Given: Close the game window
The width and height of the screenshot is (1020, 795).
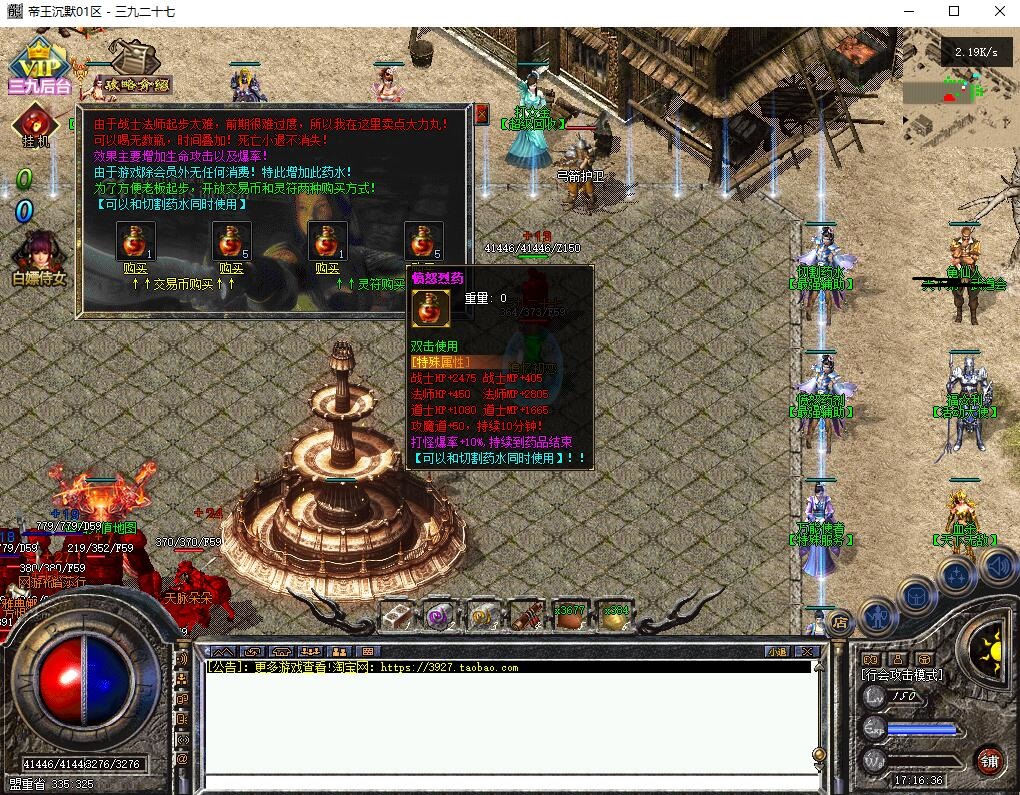Looking at the screenshot, I should [999, 12].
